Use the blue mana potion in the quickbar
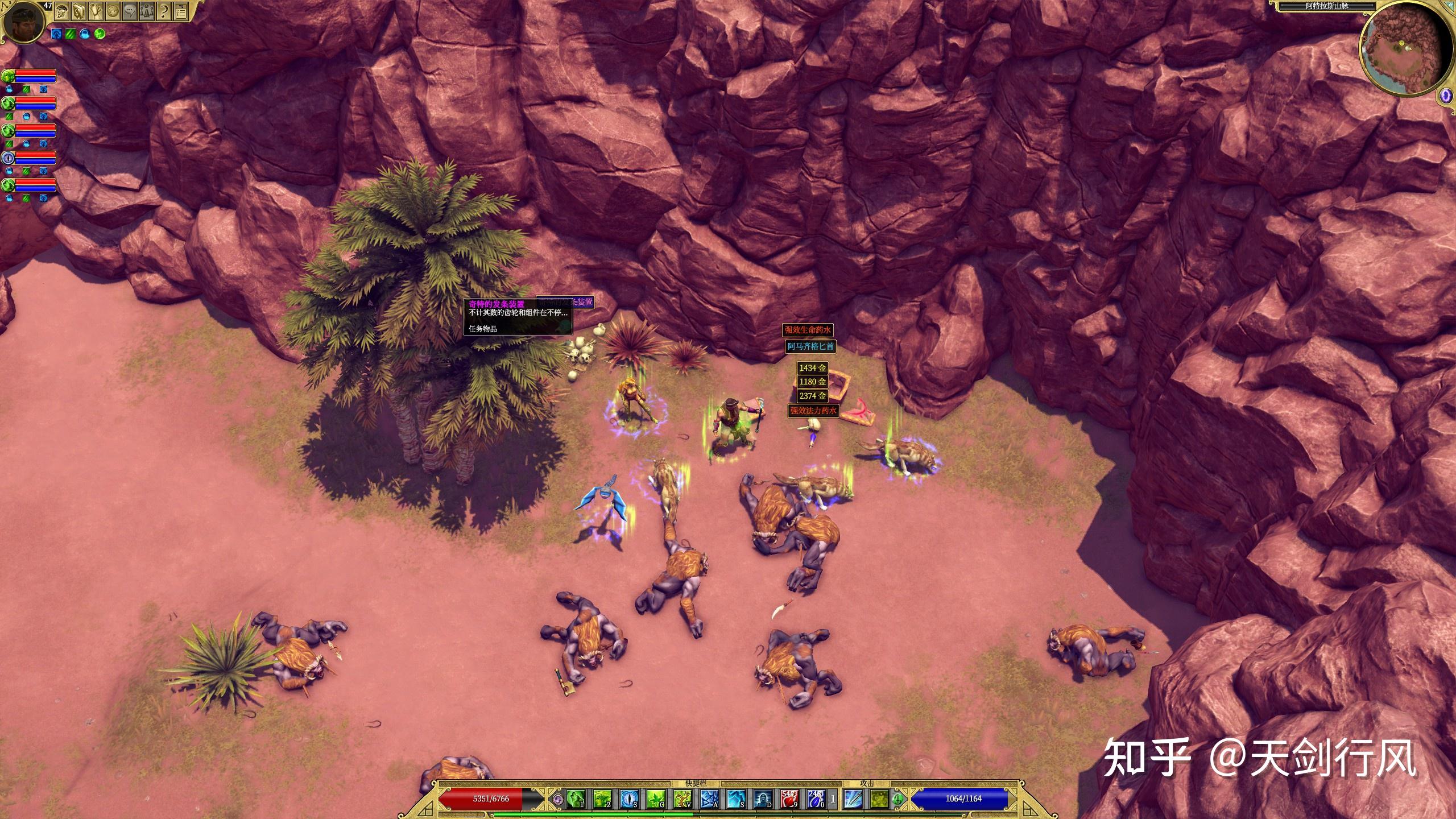Viewport: 1456px width, 819px height. point(817,799)
